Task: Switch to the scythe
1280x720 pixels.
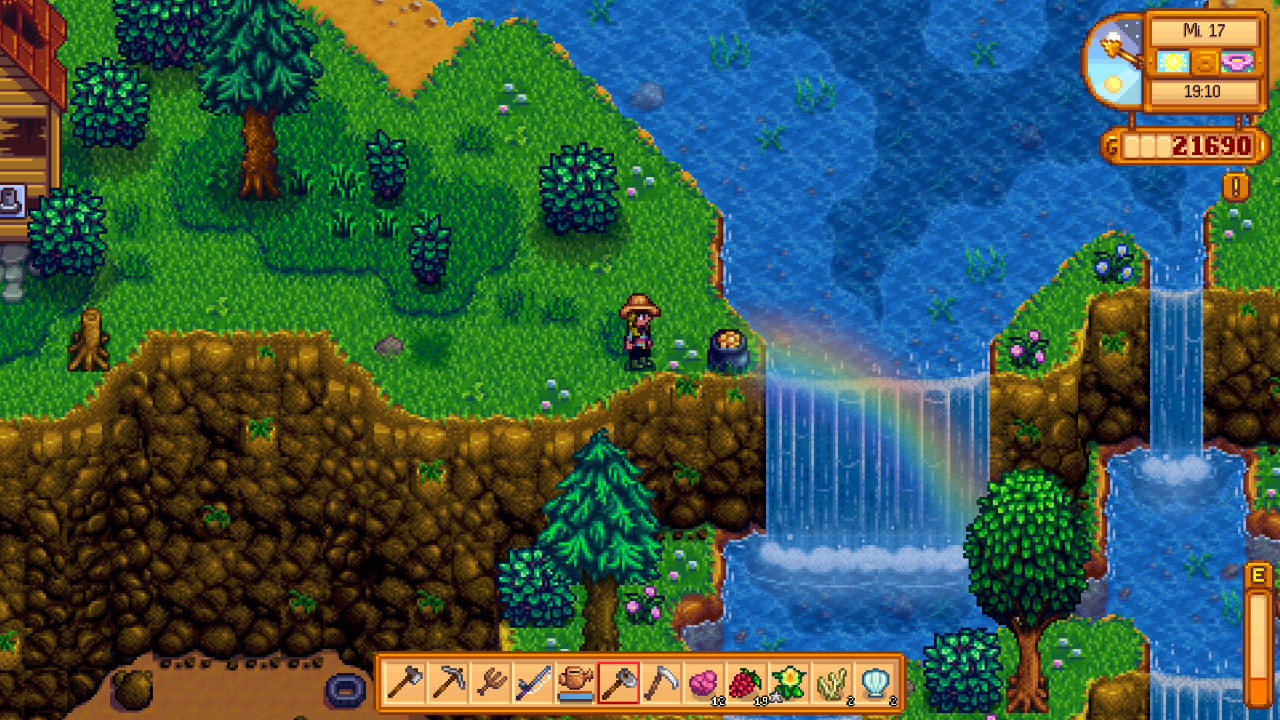Action: point(661,683)
